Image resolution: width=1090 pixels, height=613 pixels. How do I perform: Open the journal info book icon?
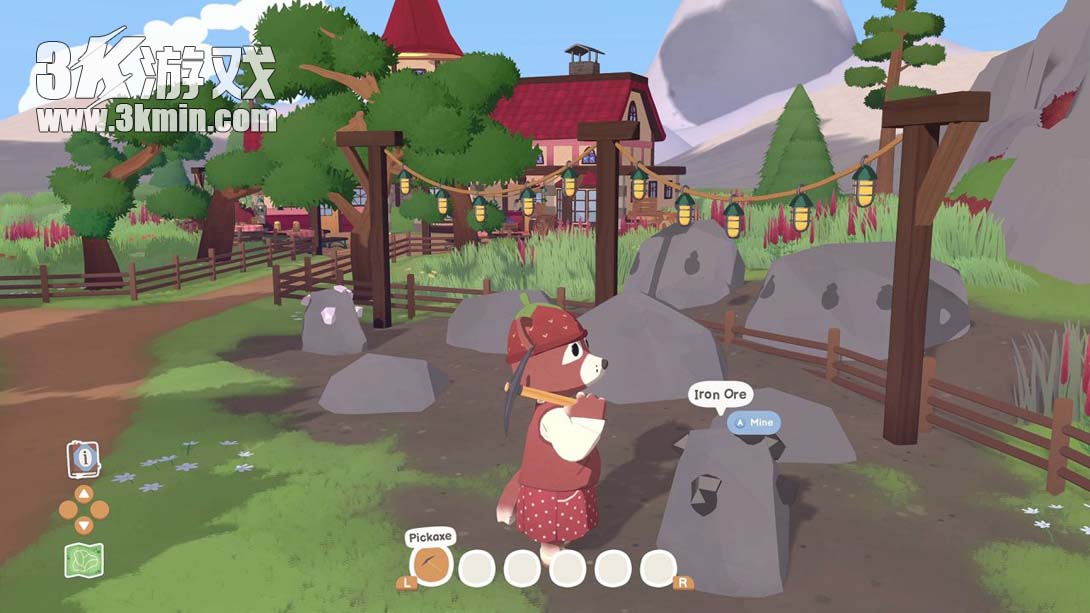[x=83, y=459]
